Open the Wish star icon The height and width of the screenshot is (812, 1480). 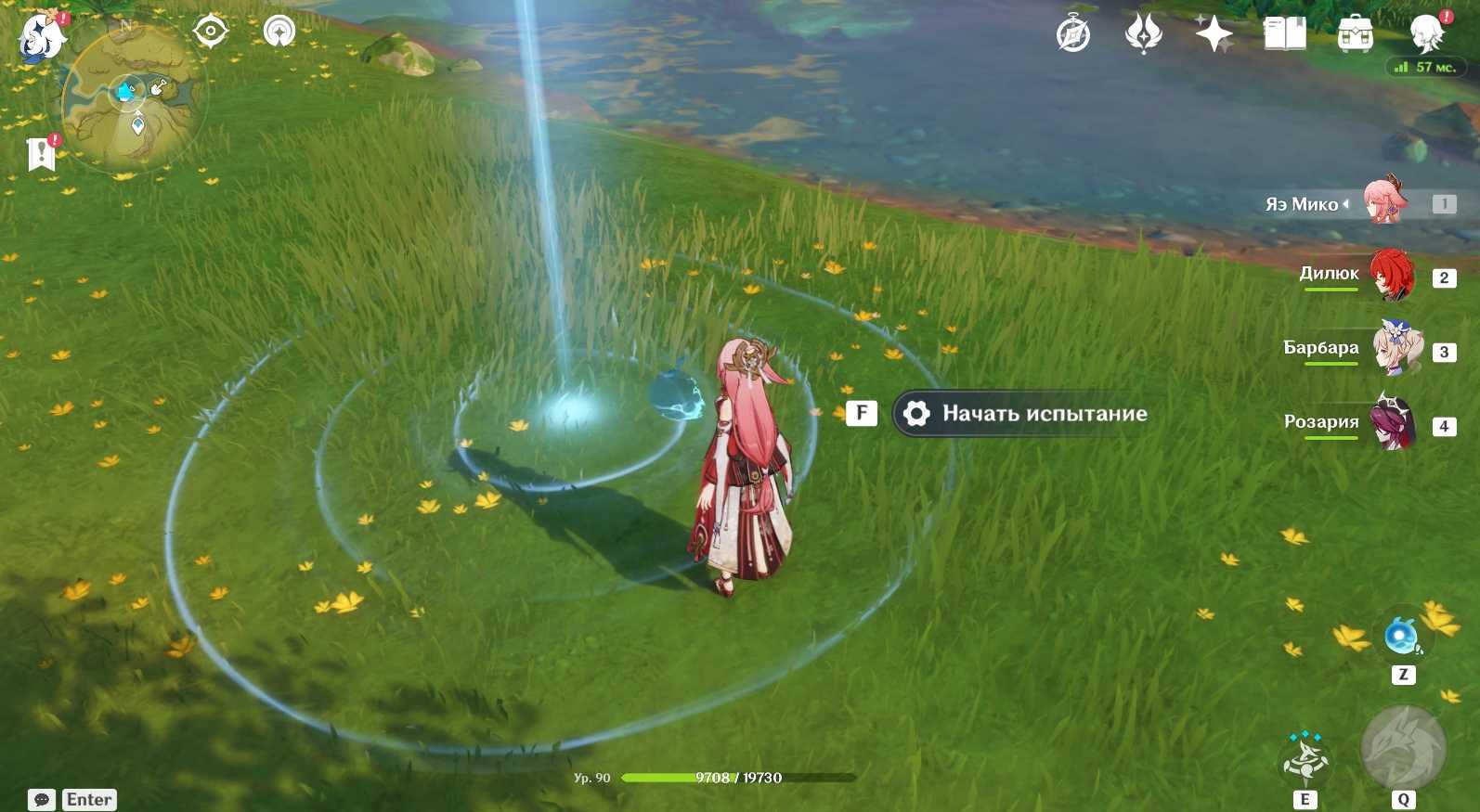click(x=1214, y=35)
